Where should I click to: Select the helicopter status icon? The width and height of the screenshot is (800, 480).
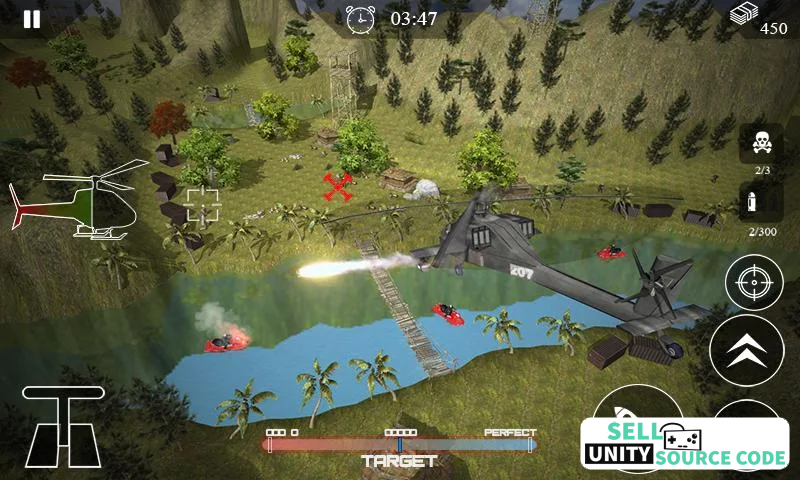(x=80, y=200)
